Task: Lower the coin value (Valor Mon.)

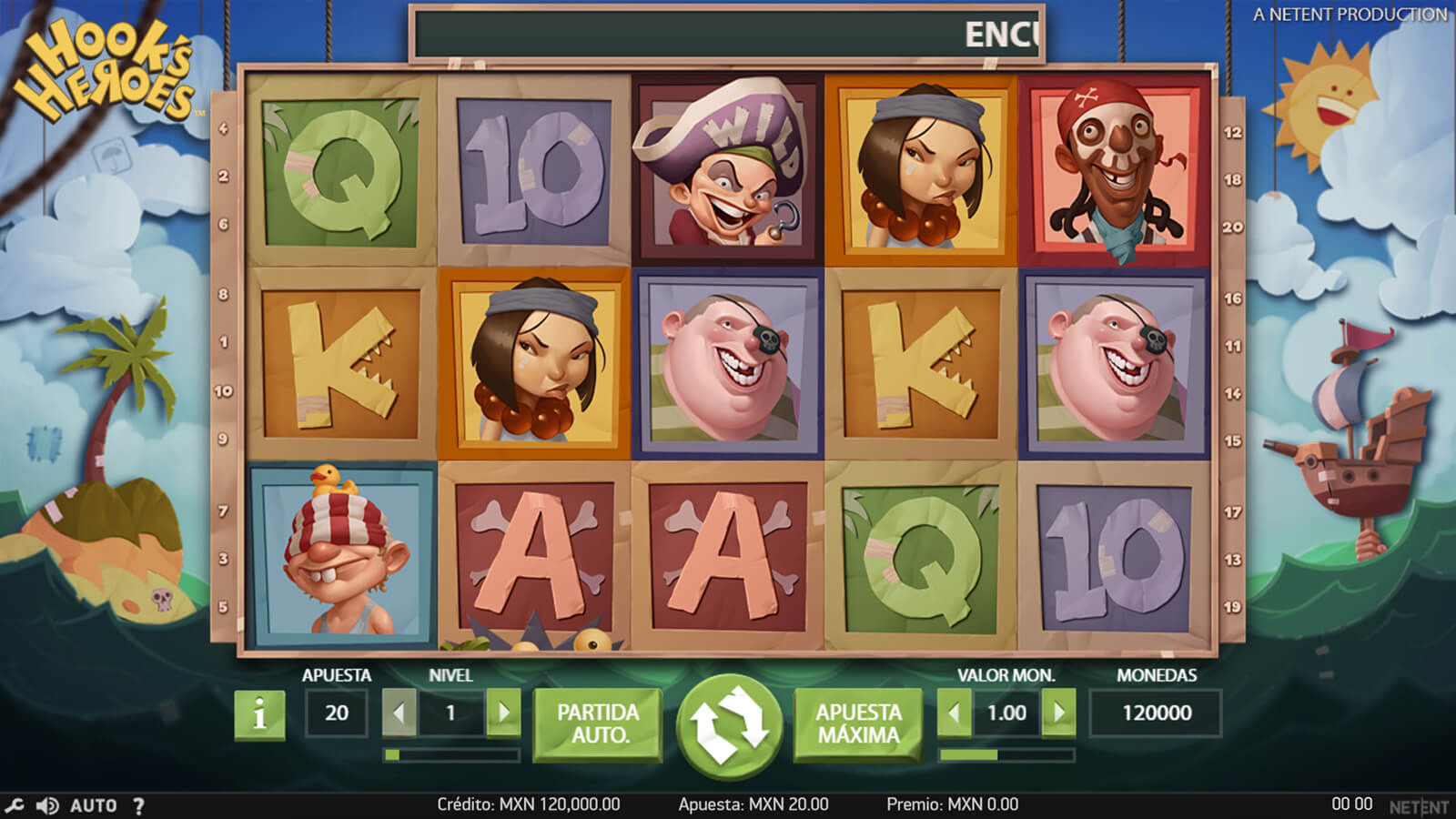Action: coord(954,713)
